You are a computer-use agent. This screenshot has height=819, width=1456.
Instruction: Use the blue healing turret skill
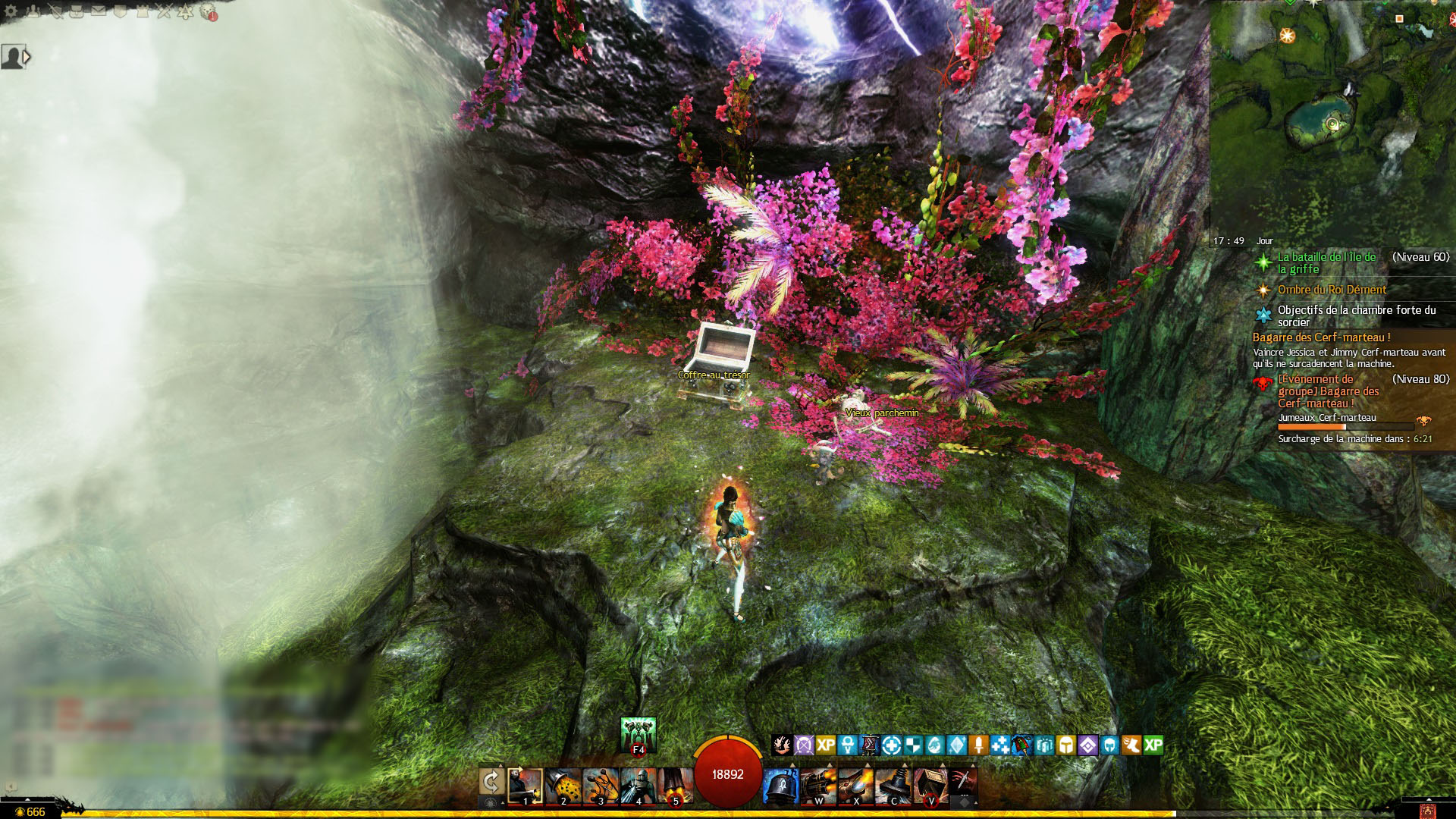(780, 786)
